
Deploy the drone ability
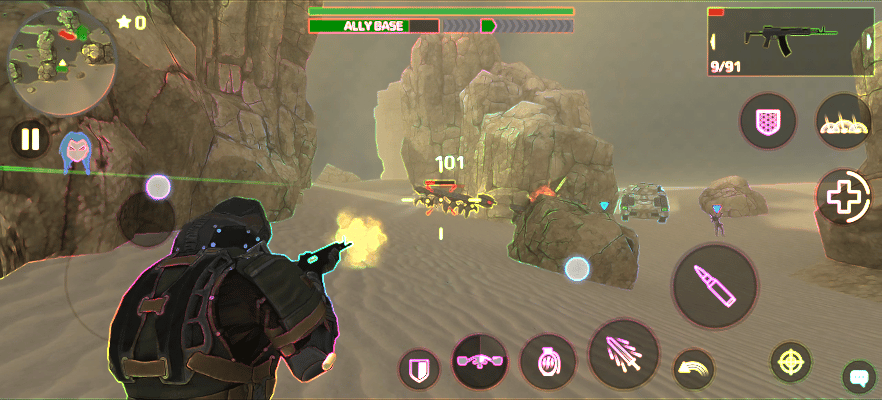[480, 360]
